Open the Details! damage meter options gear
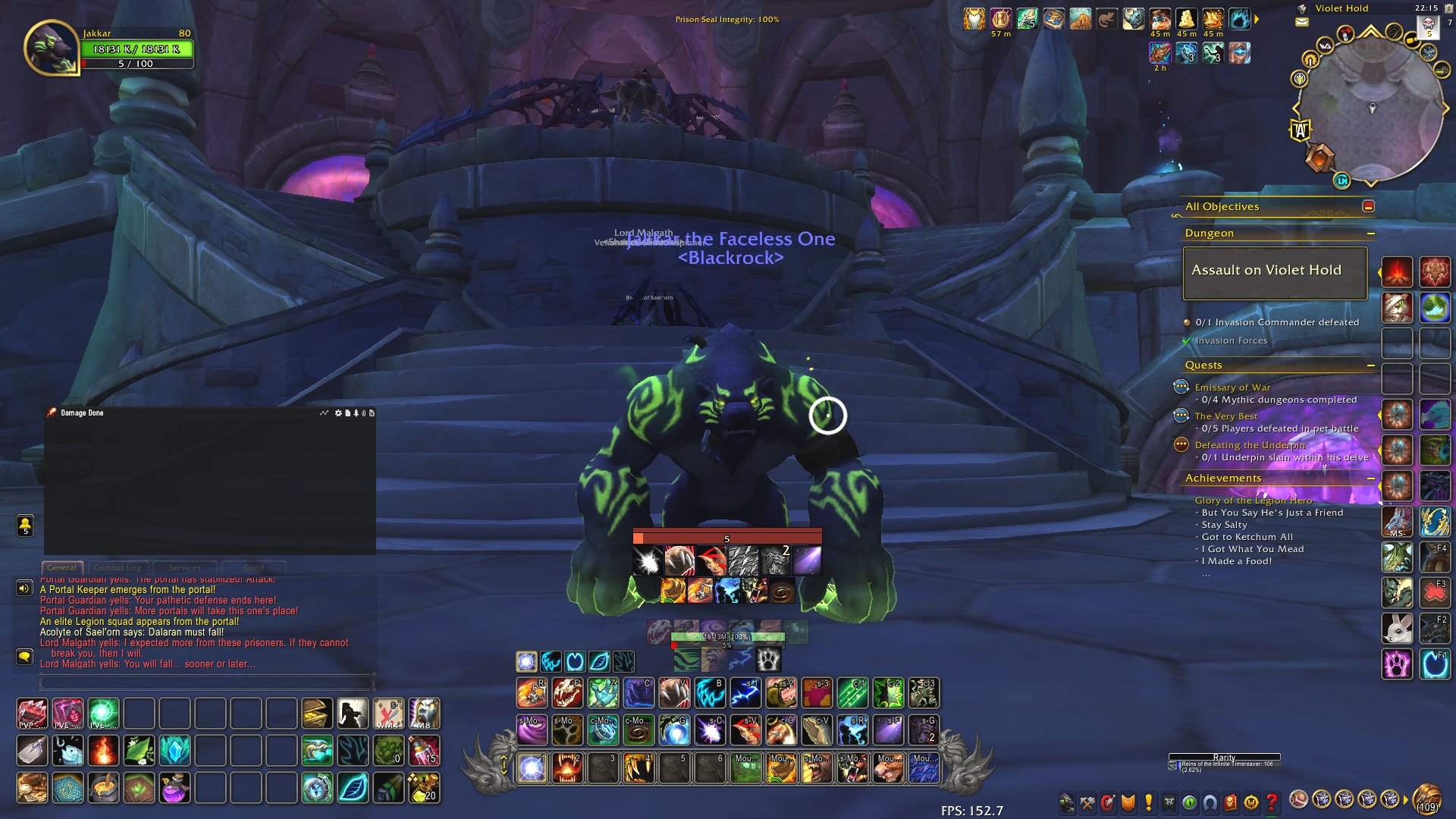1456x819 pixels. pyautogui.click(x=338, y=413)
